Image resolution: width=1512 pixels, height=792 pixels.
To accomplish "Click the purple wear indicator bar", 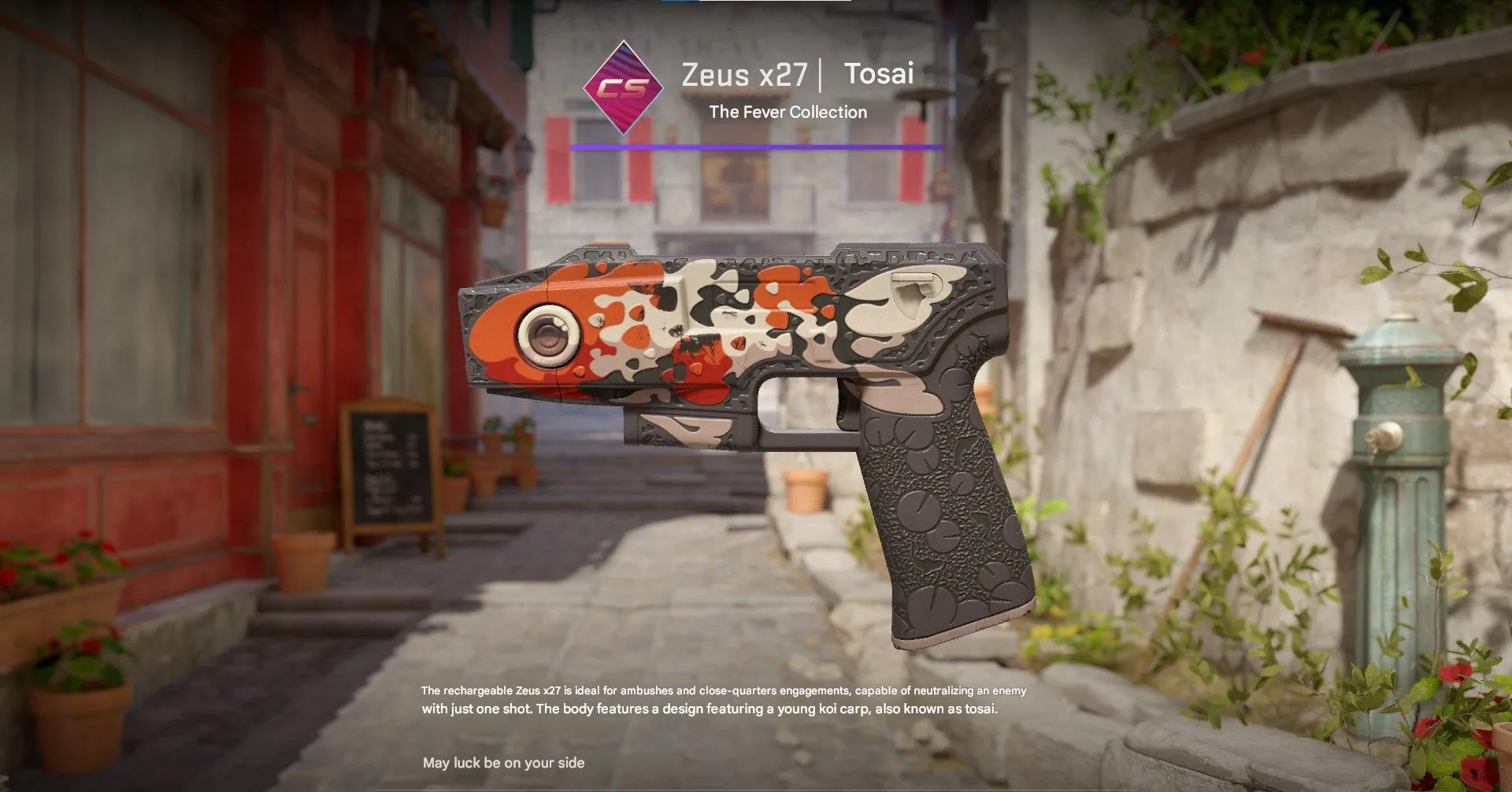I will 754,146.
